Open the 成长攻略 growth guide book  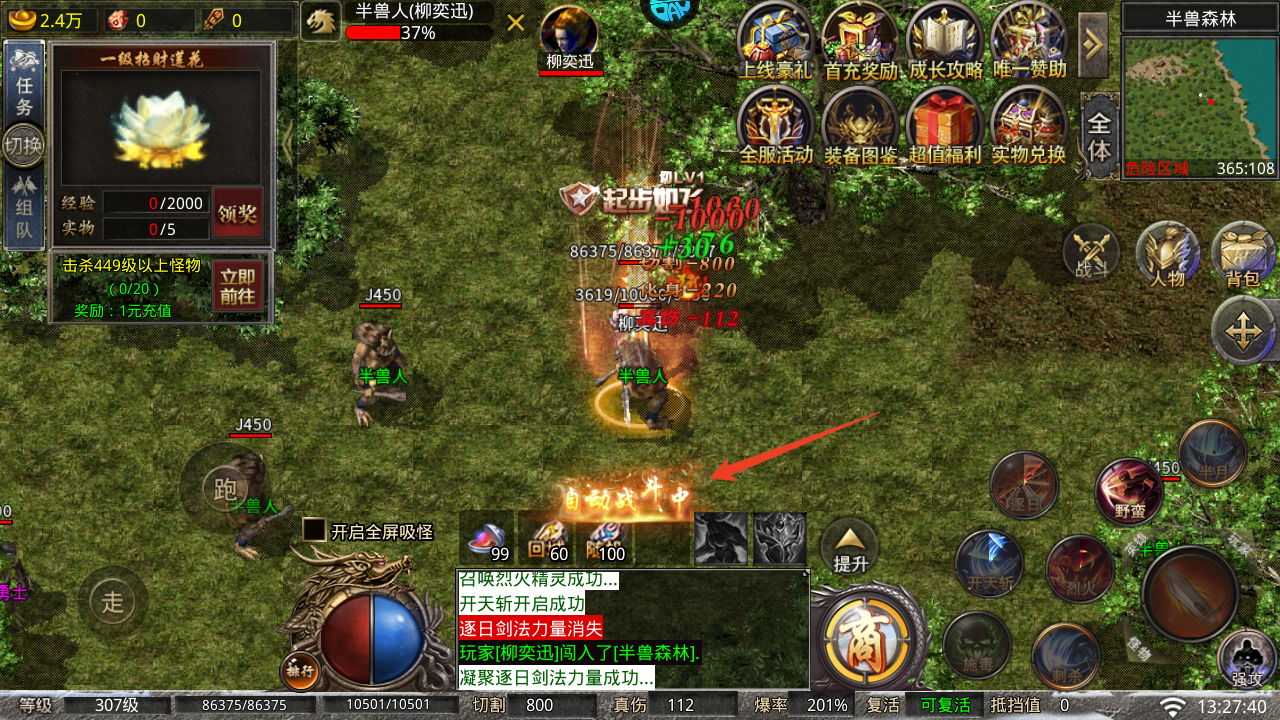tap(944, 40)
